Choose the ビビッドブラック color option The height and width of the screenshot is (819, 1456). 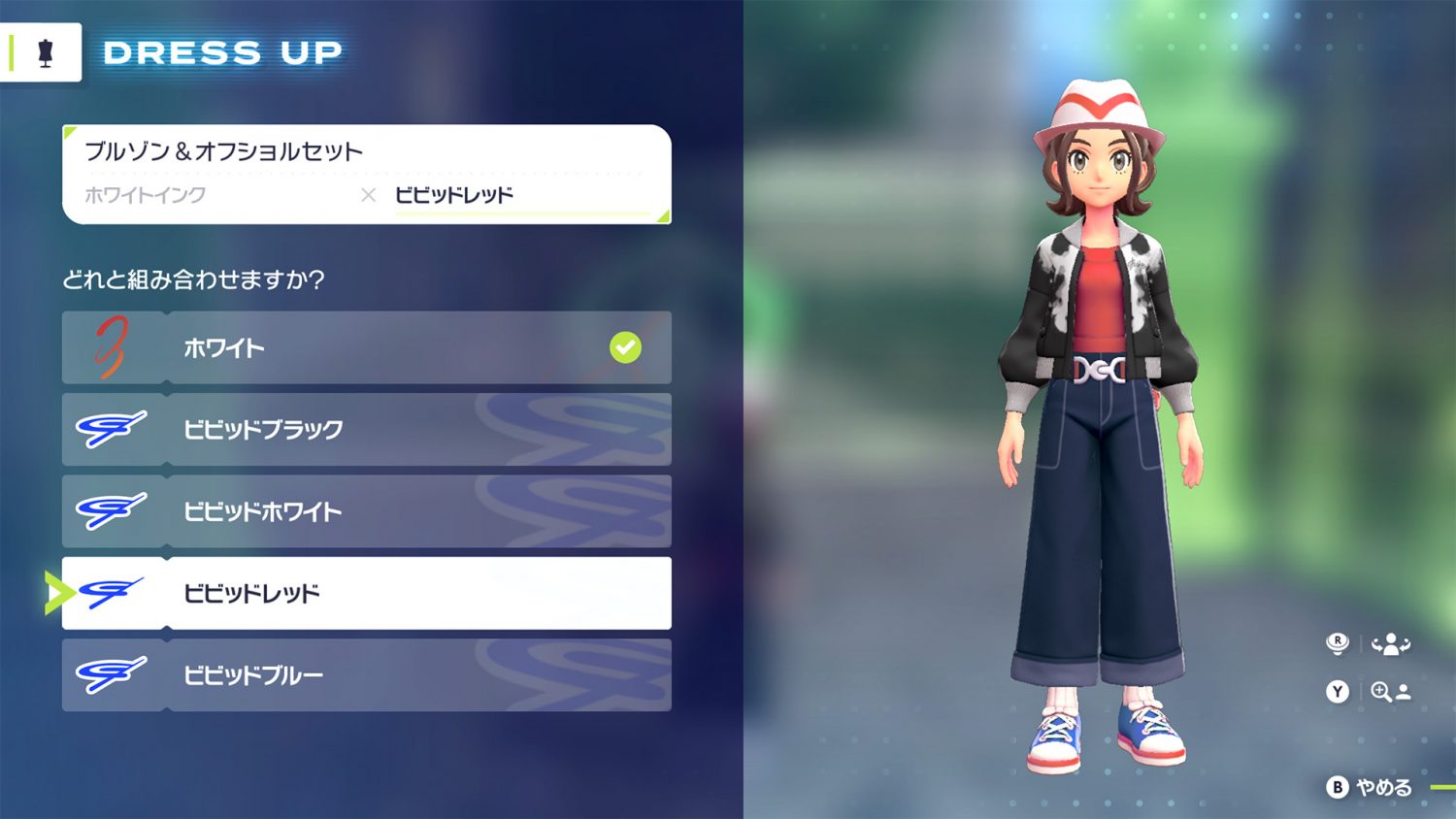tap(366, 429)
